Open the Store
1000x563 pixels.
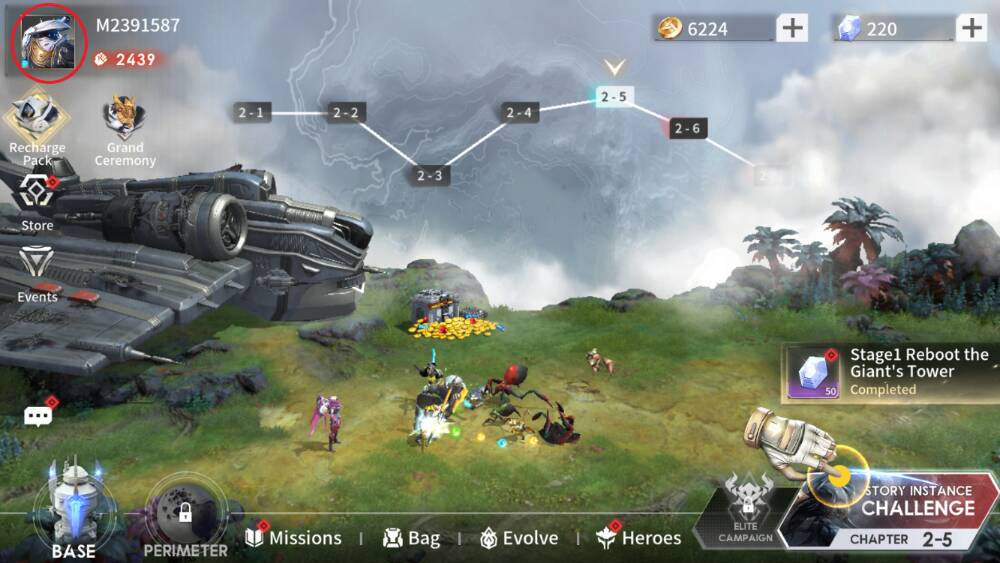tap(37, 201)
